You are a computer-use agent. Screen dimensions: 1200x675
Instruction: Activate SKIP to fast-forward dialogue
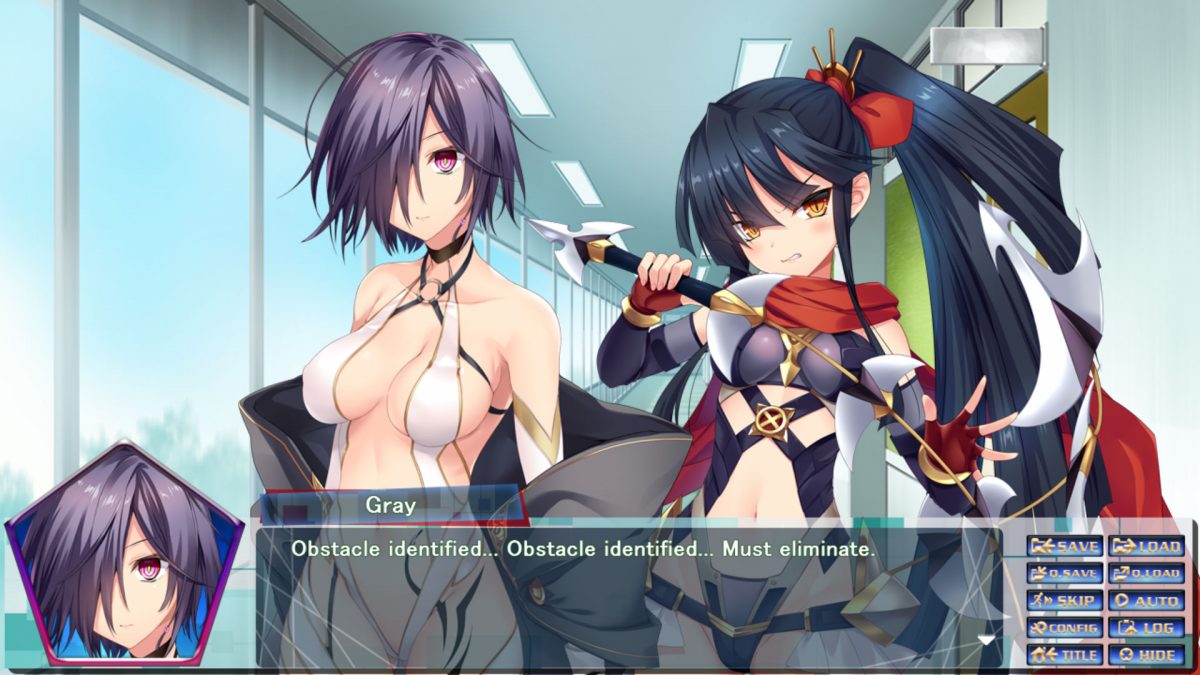(x=1065, y=601)
